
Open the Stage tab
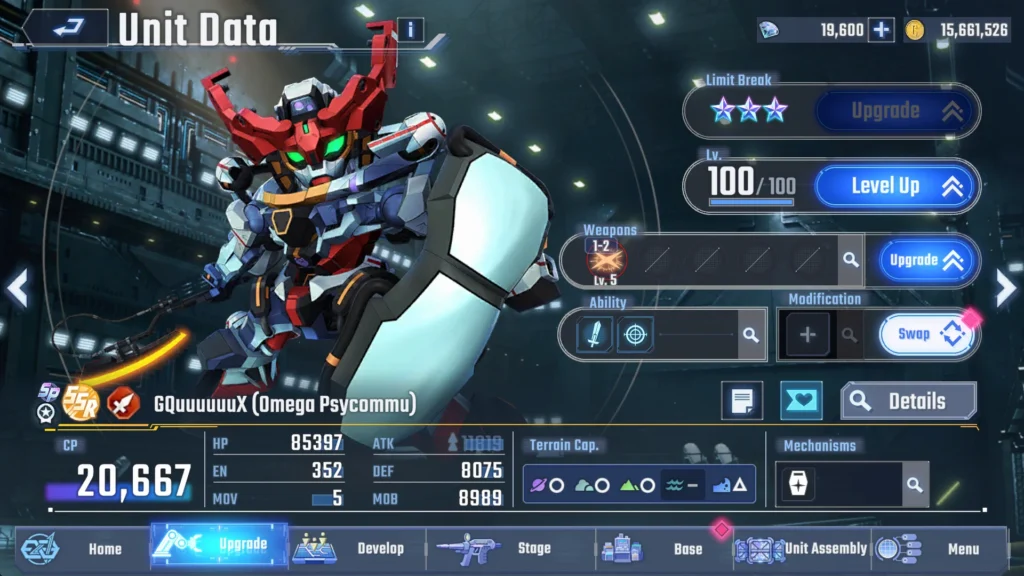(x=510, y=548)
